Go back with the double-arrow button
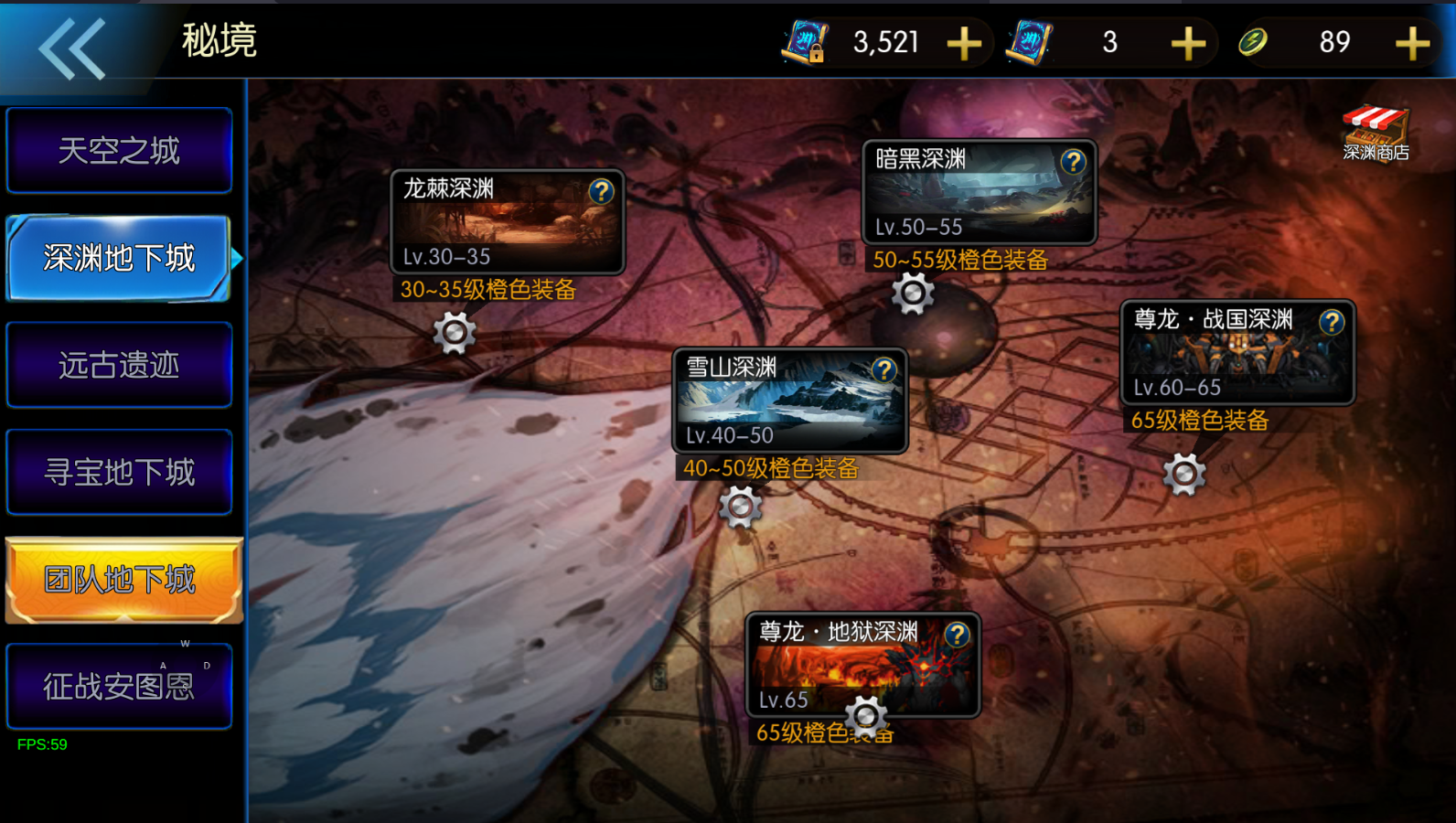1456x823 pixels. coord(71,48)
